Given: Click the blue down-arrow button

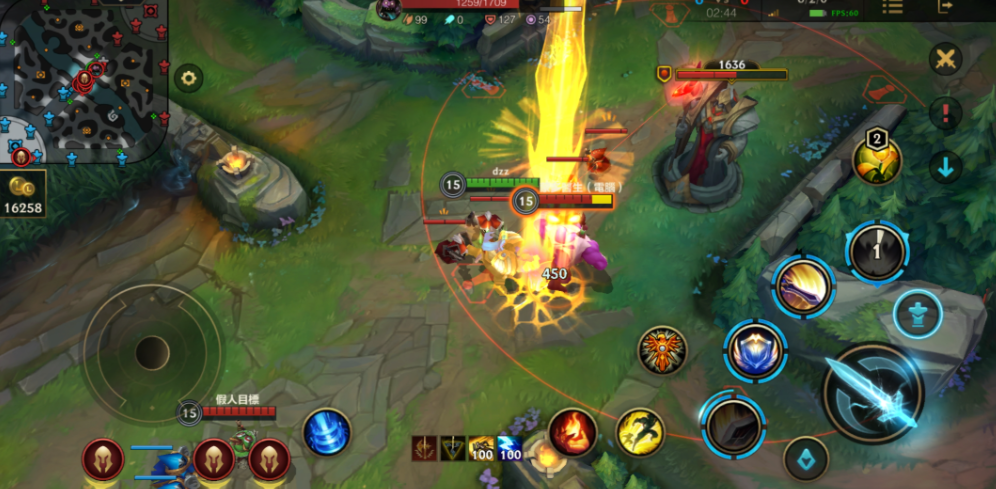Looking at the screenshot, I should tap(945, 166).
